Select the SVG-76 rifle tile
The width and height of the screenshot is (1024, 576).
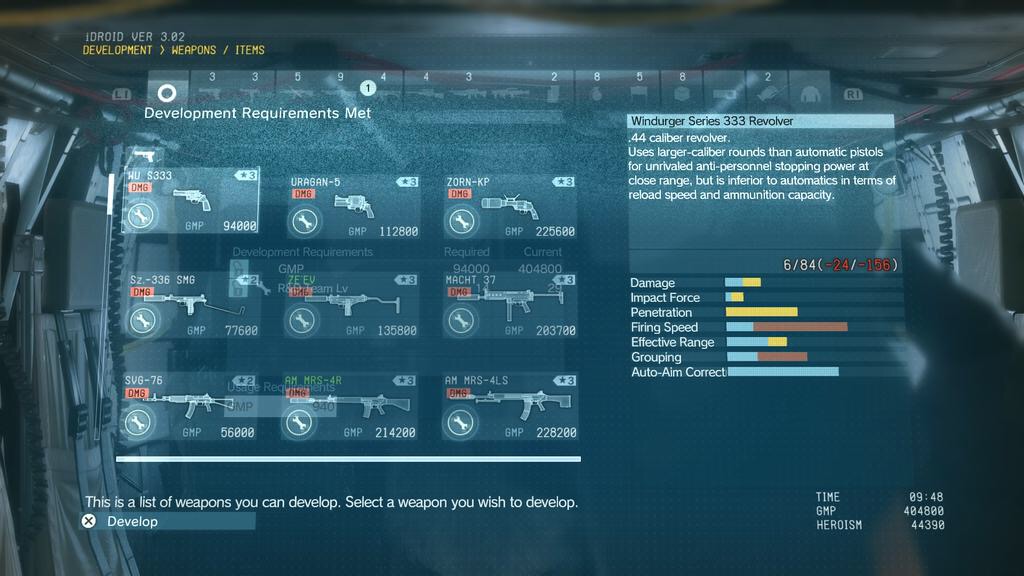point(190,407)
